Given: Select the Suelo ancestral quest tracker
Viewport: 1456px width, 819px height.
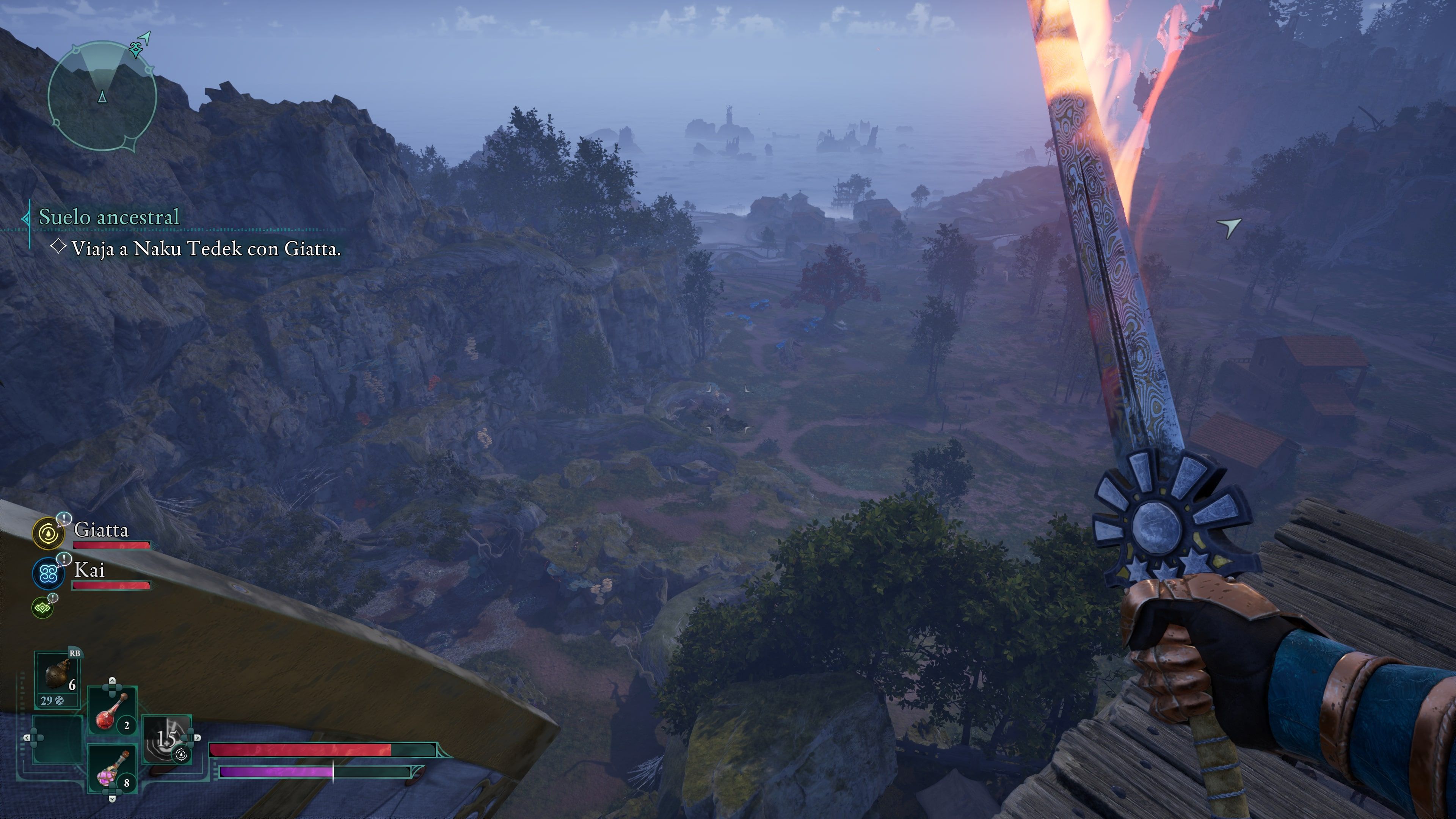Looking at the screenshot, I should coord(108,217).
